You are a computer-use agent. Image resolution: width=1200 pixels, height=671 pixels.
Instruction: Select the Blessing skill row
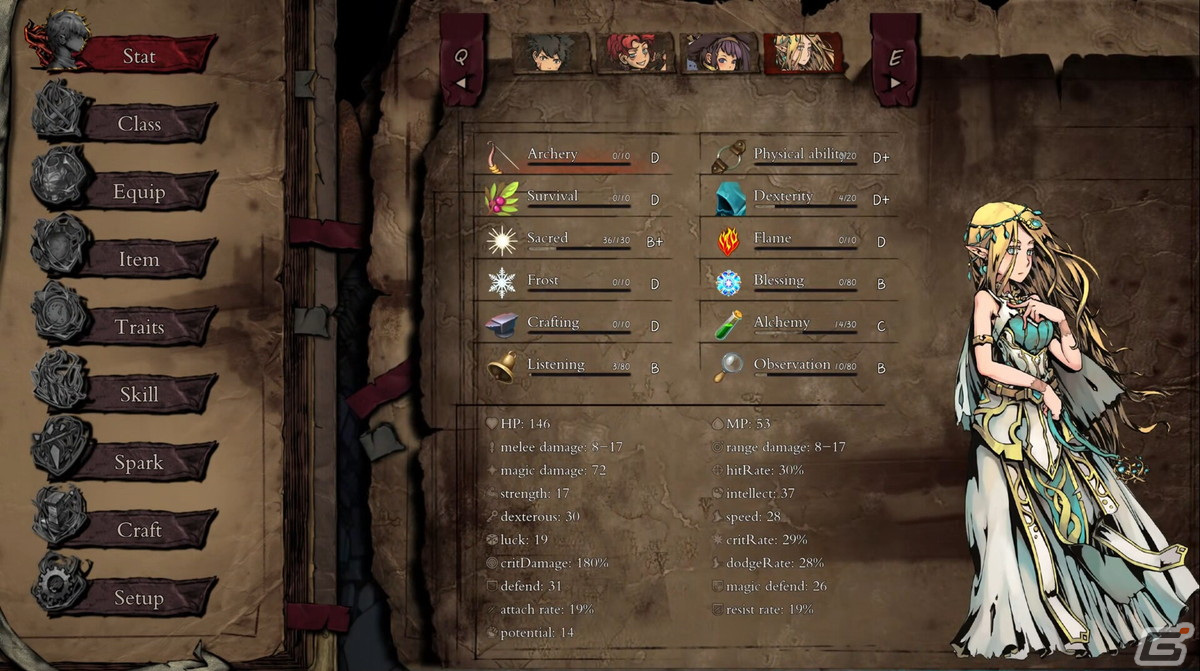(x=800, y=282)
